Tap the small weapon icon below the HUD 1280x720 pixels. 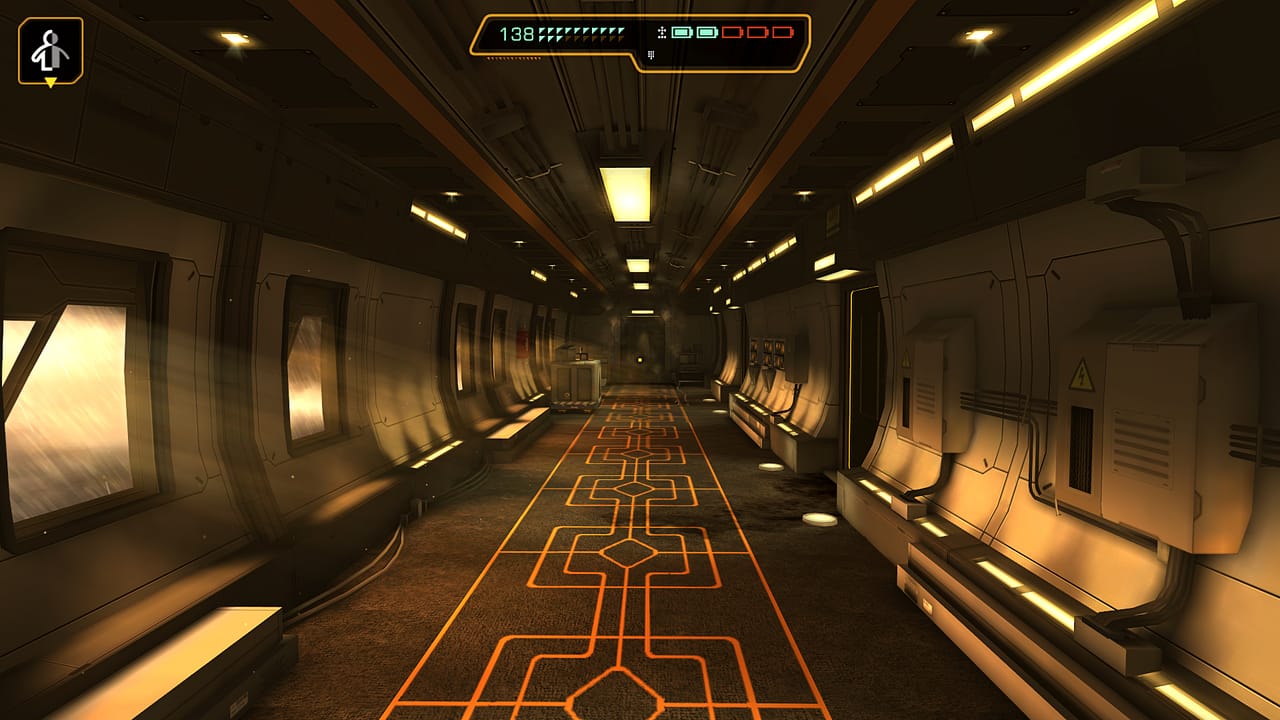pos(651,55)
